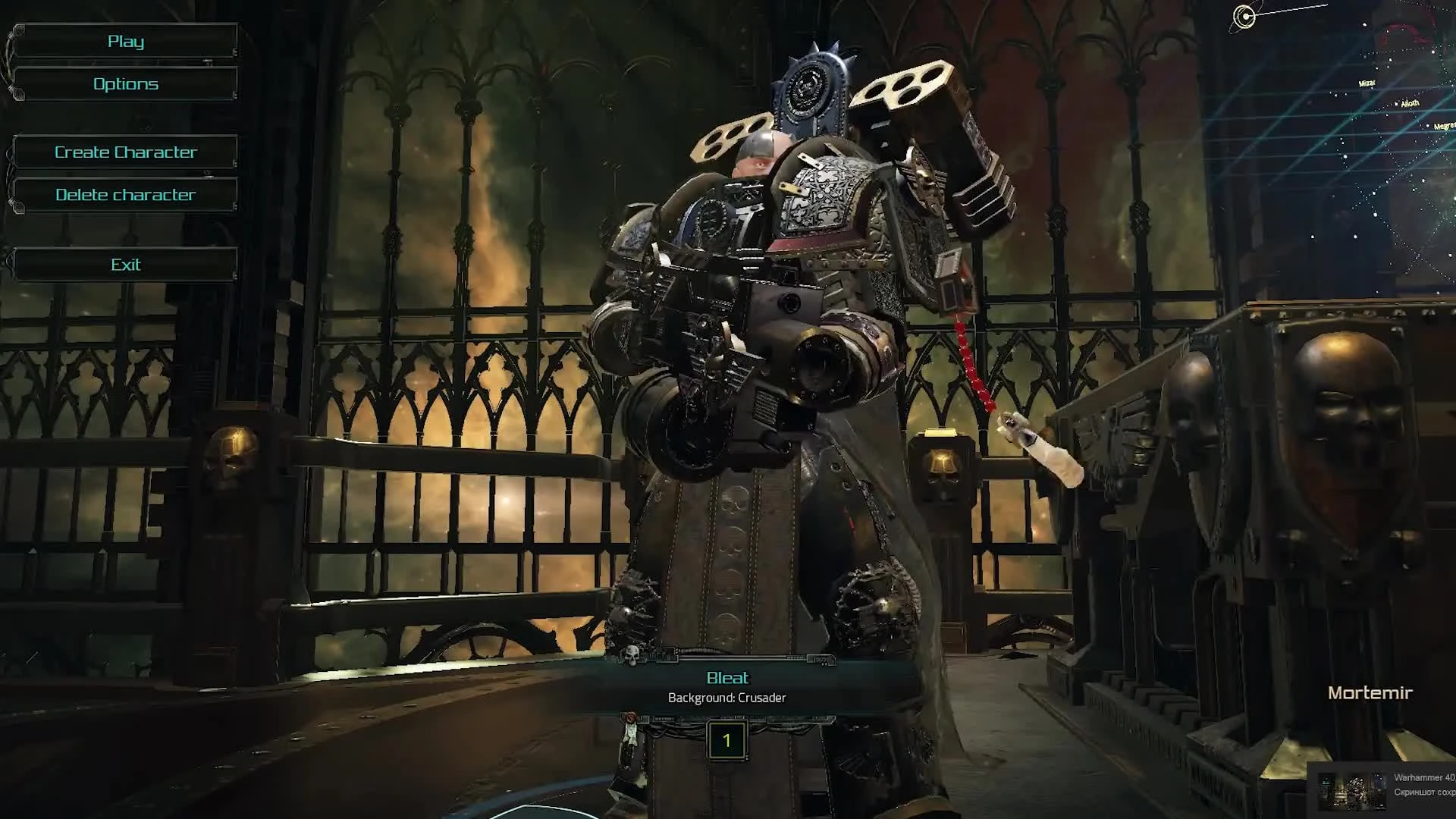This screenshot has width=1456, height=819.
Task: Click the bracket ornament right of Bleat's nameplate
Action: point(821,659)
